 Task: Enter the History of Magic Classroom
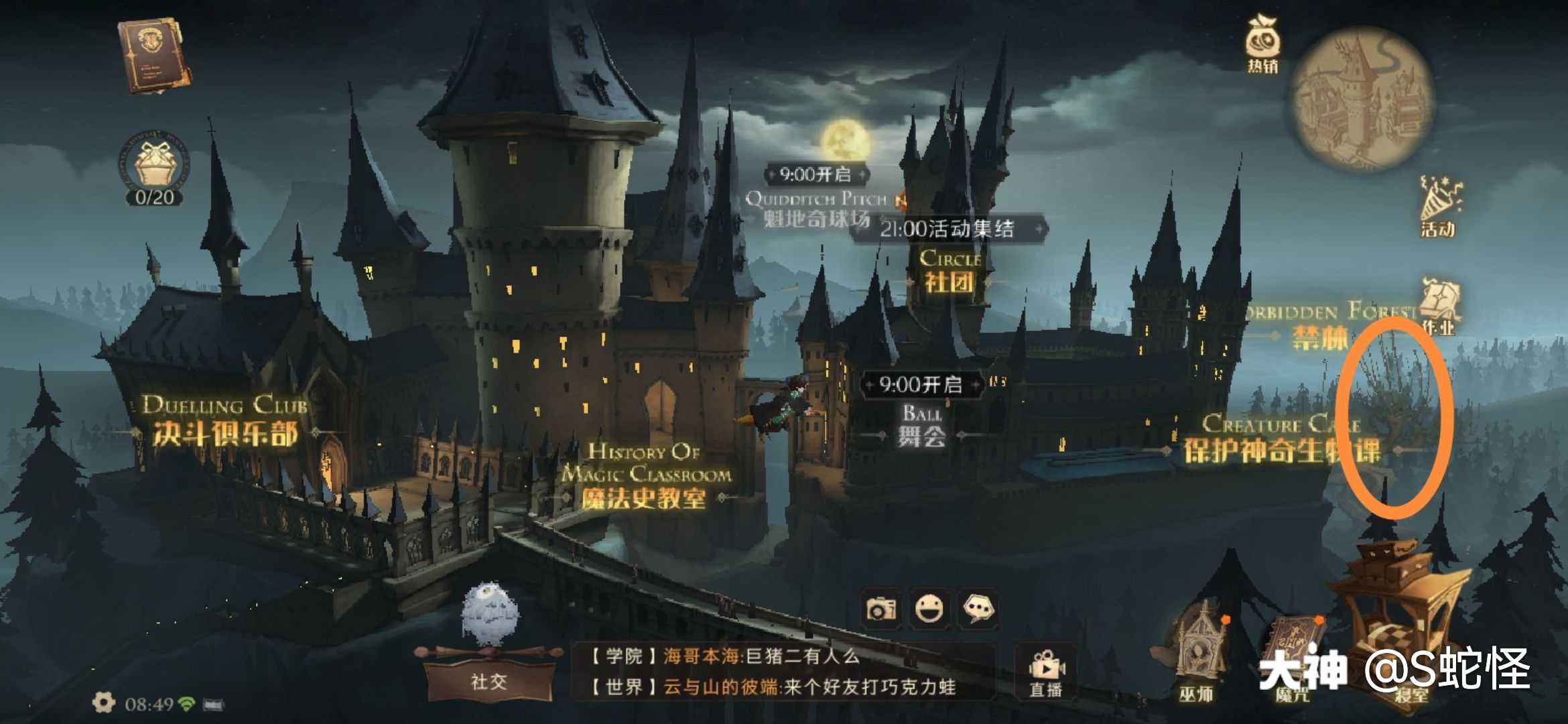644,476
